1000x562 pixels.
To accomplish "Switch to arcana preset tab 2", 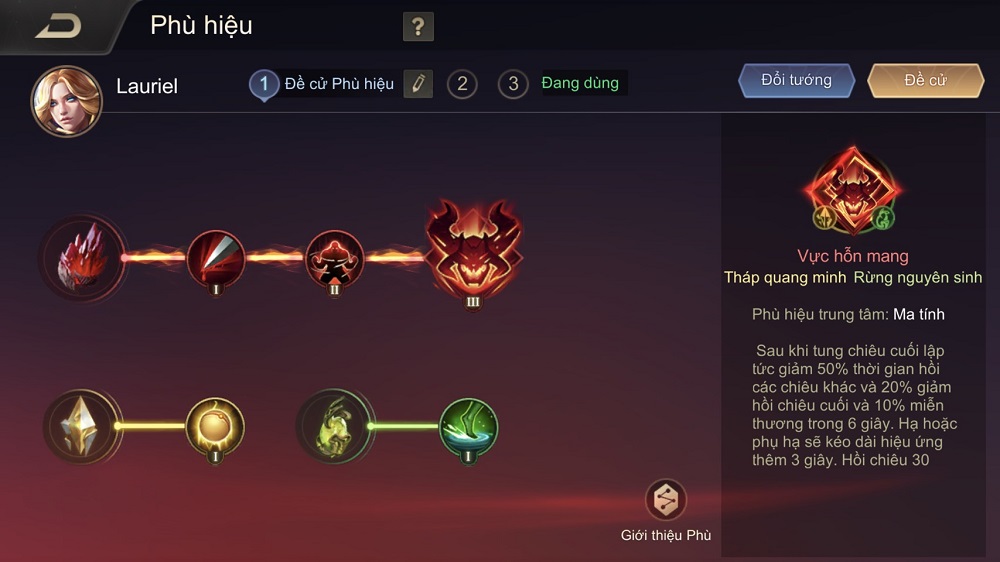I will coord(461,84).
